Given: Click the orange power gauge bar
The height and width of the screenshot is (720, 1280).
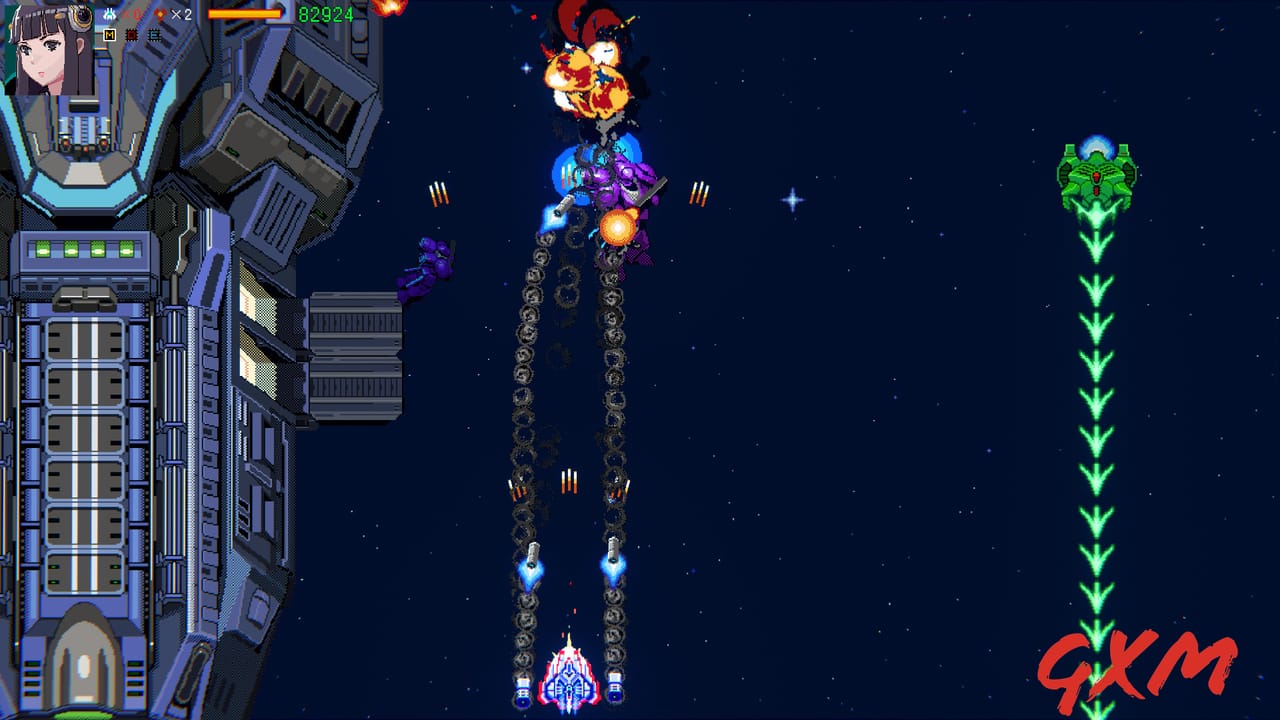Looking at the screenshot, I should click(244, 13).
